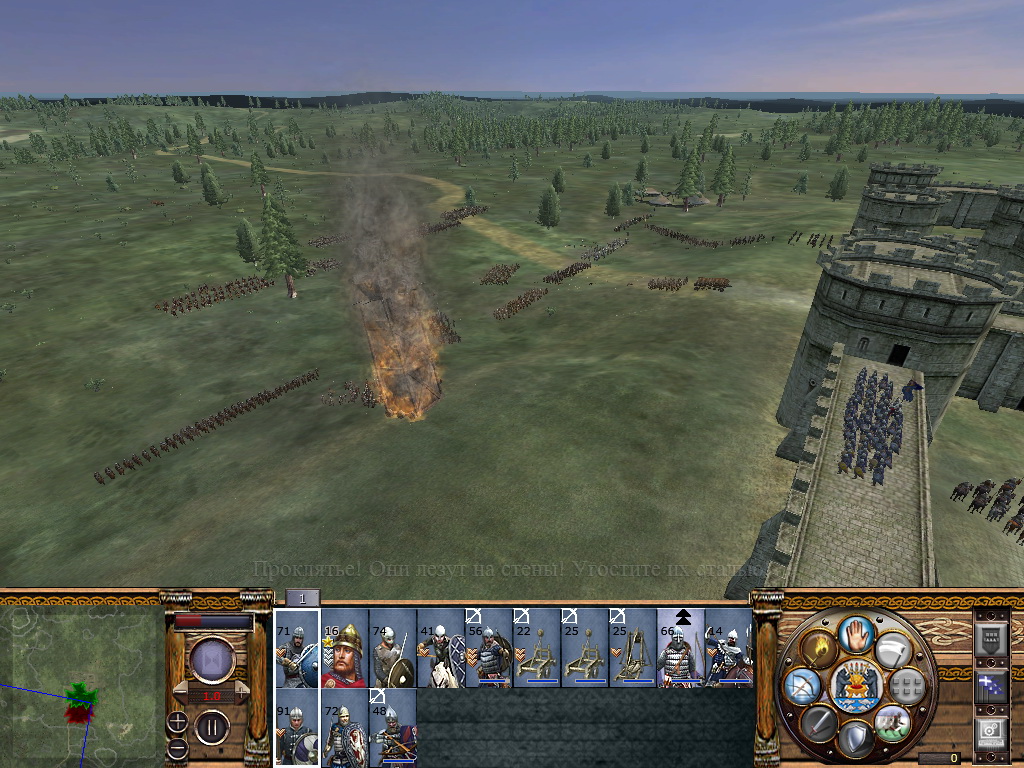Select the general's unit card with 16 men
This screenshot has width=1024, height=768.
345,648
